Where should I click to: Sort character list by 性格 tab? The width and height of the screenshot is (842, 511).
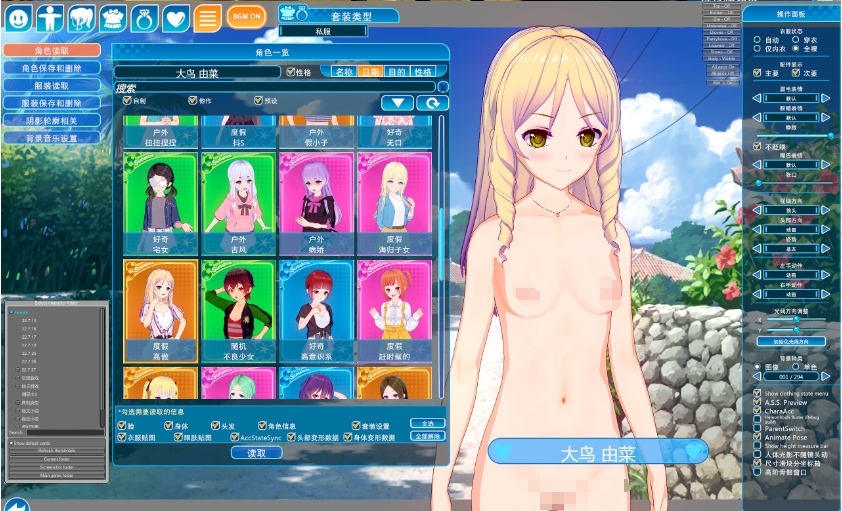click(423, 72)
